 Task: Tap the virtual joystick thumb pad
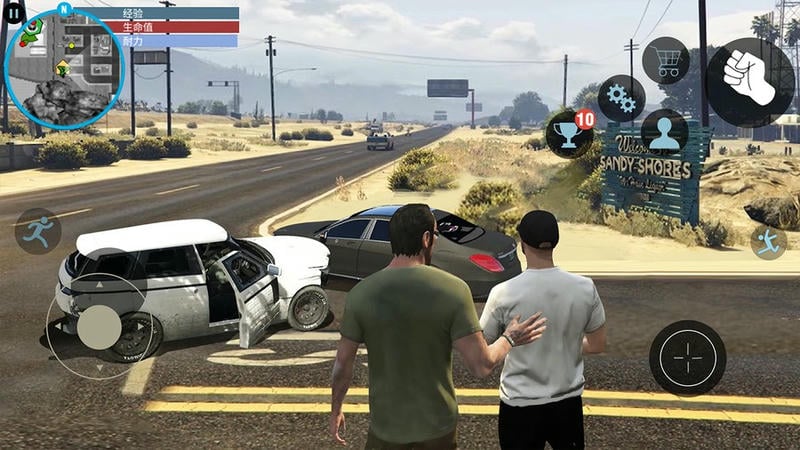pyautogui.click(x=99, y=327)
